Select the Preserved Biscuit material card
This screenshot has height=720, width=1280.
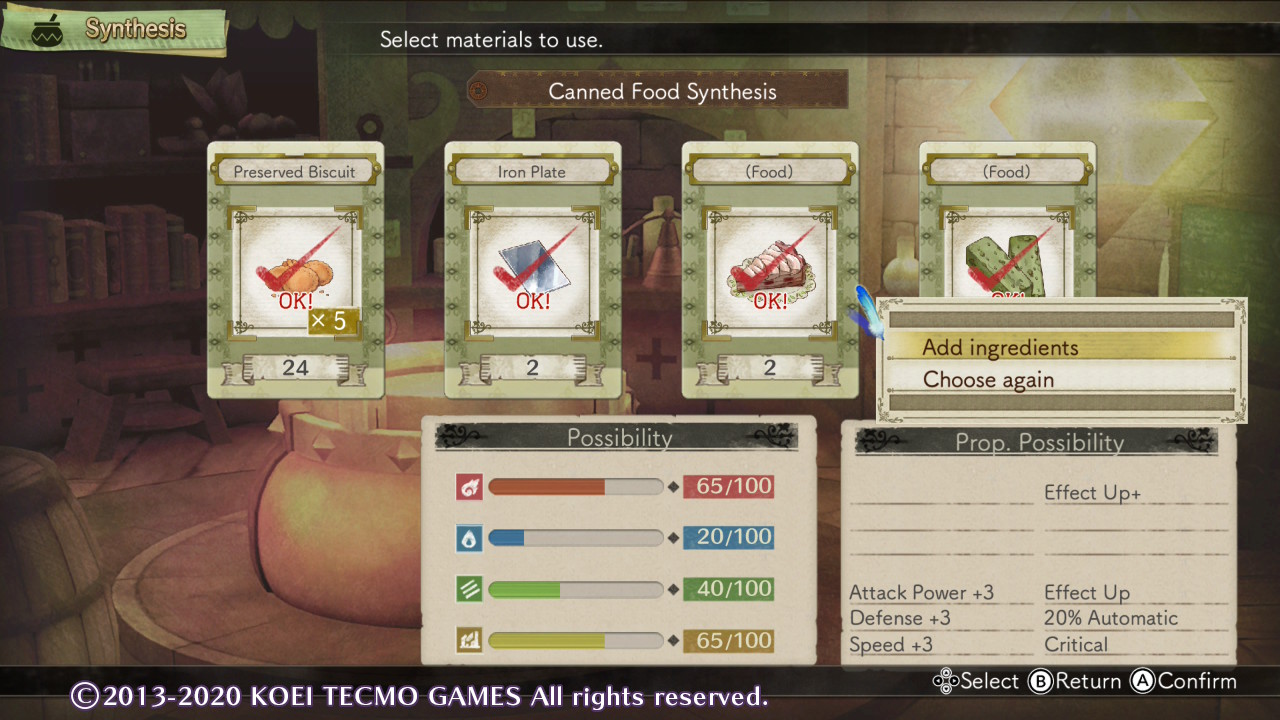click(295, 270)
